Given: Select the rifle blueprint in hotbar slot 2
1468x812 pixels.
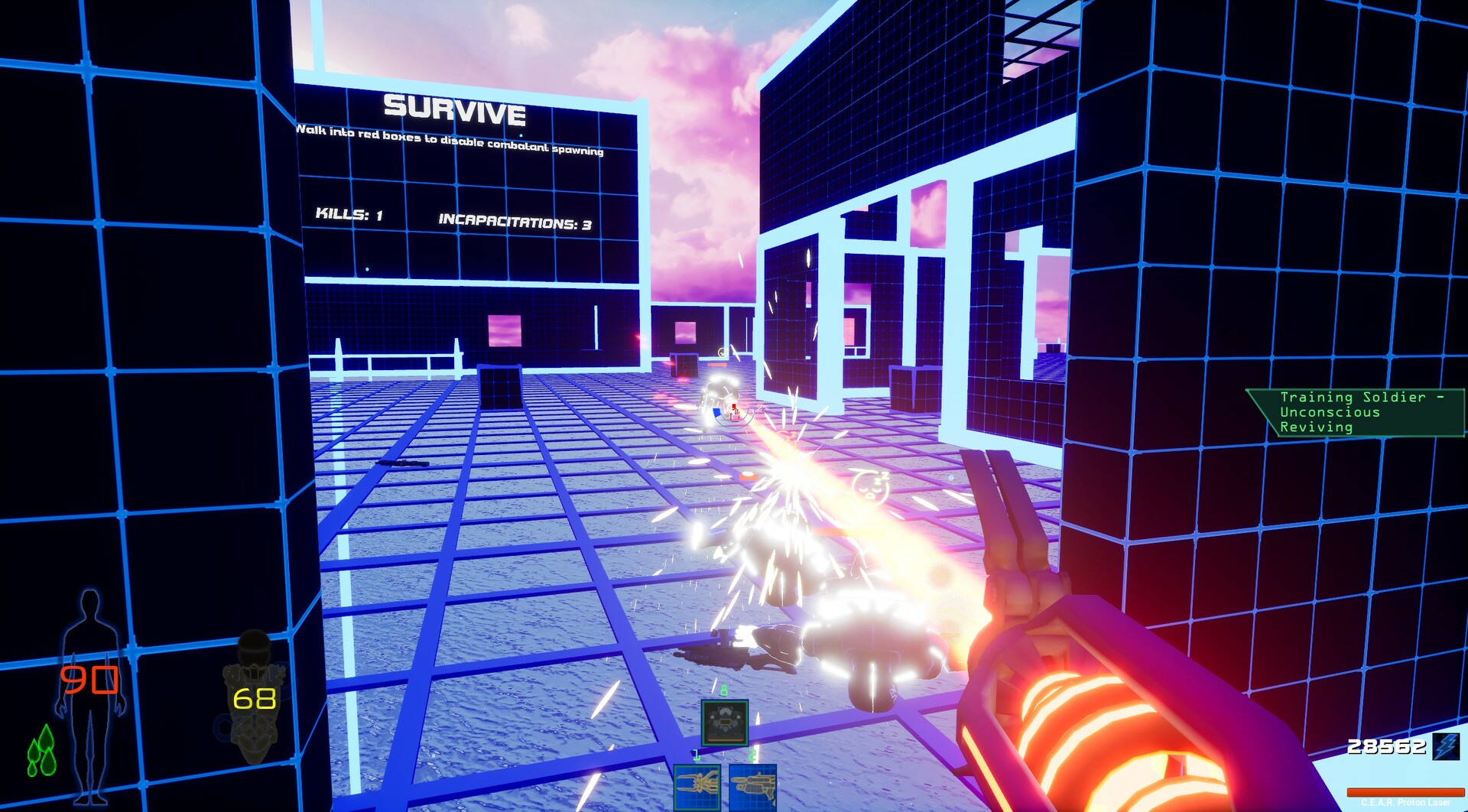Looking at the screenshot, I should 753,788.
